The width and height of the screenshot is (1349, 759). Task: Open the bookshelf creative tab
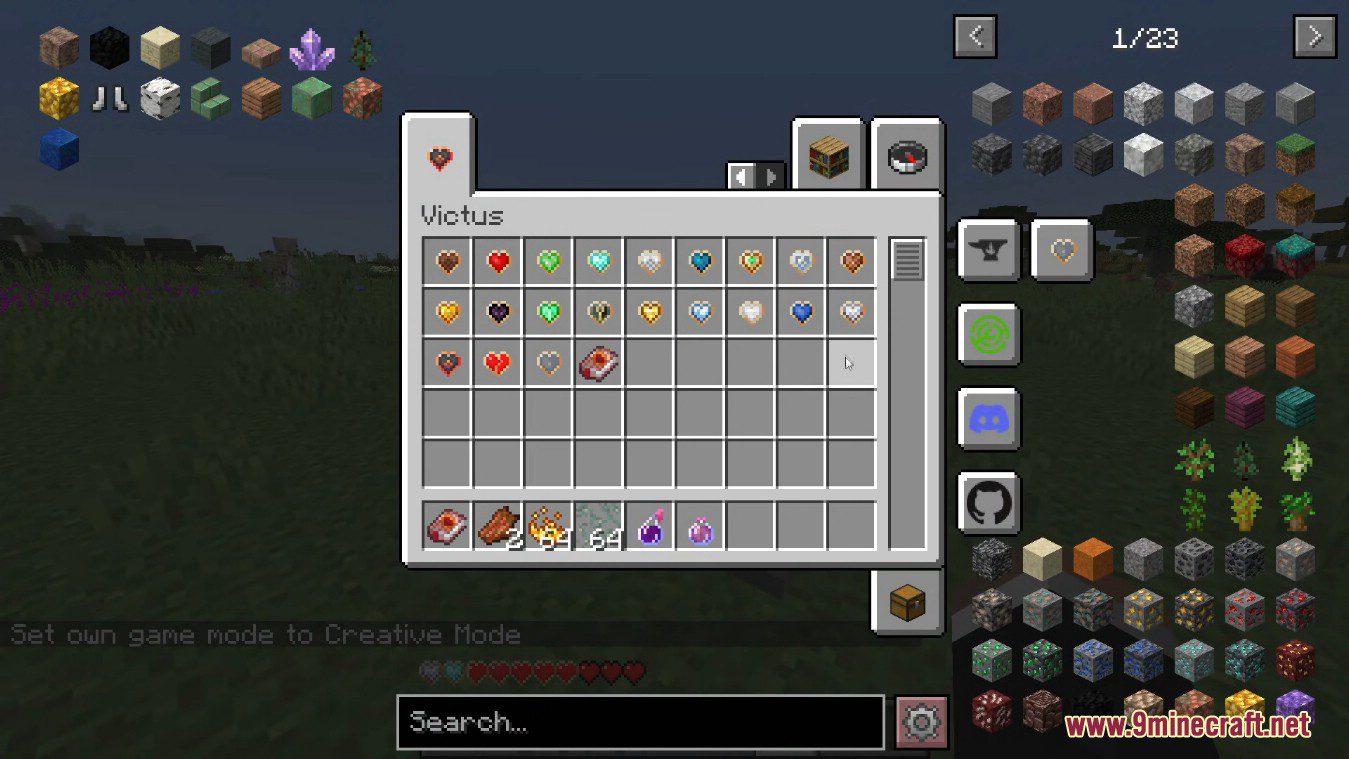click(828, 157)
